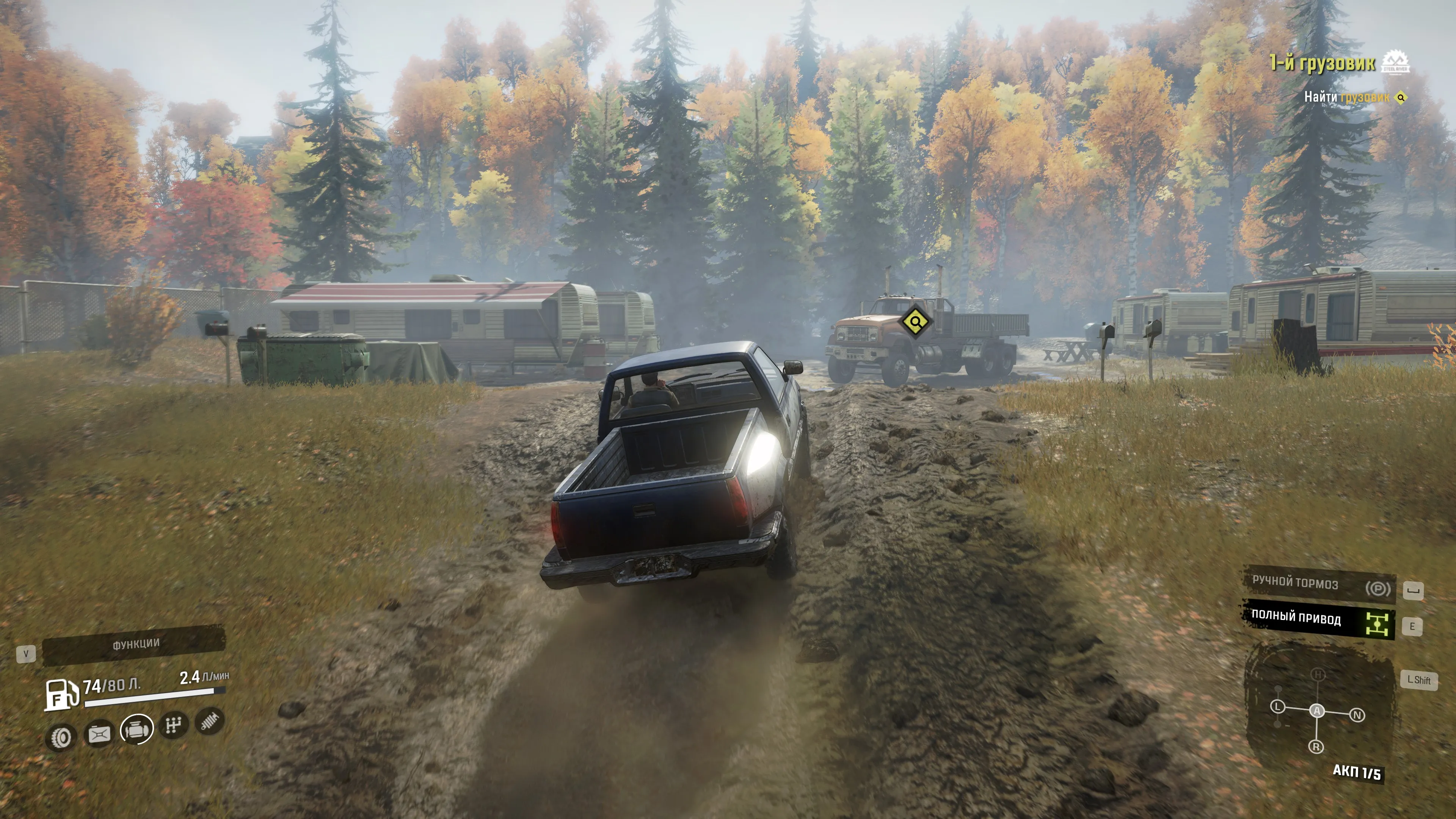Select the H high gear position

click(1318, 675)
